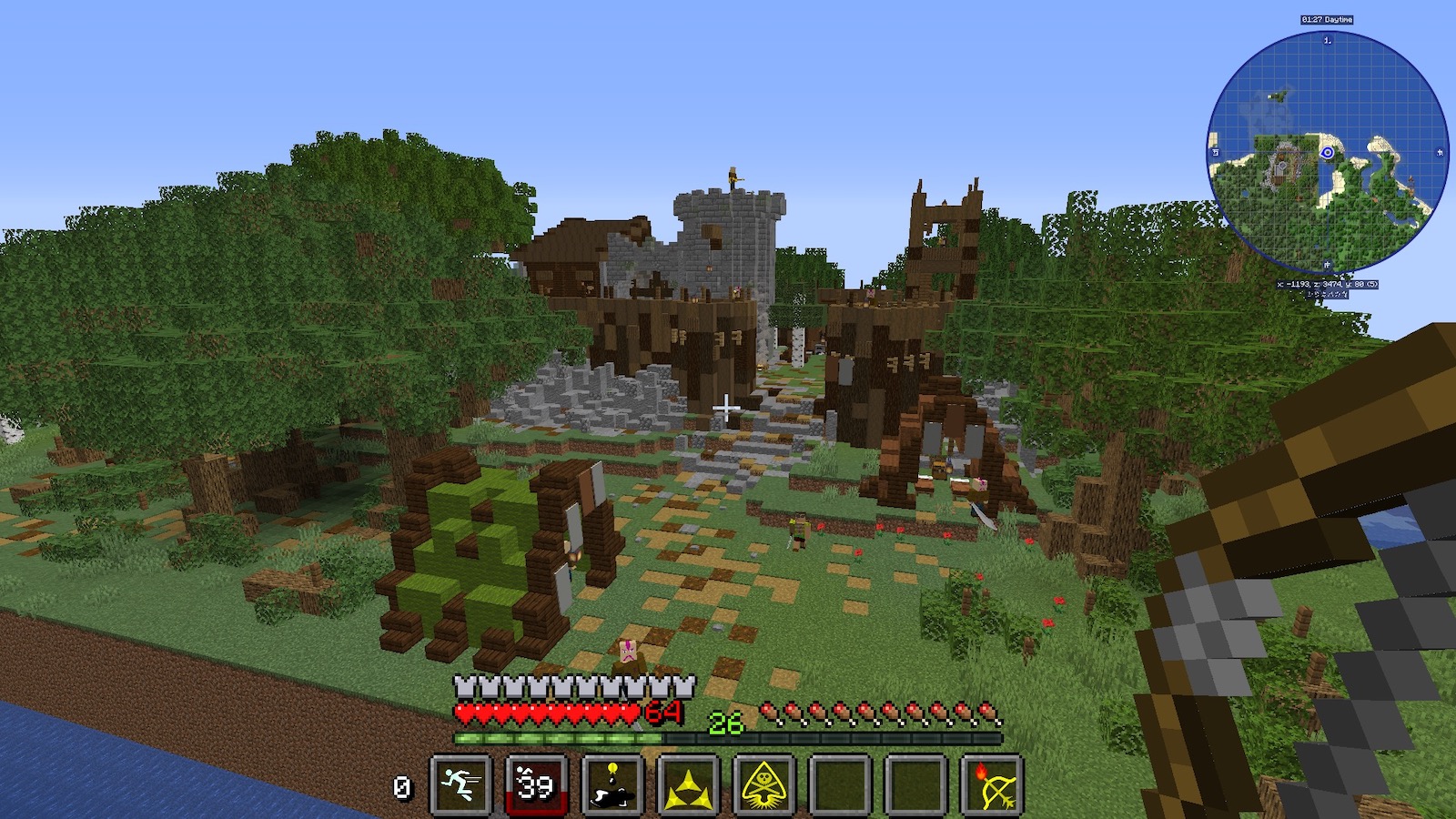Image resolution: width=1456 pixels, height=819 pixels.
Task: Select the sprinting runner ability slot
Action: (461, 784)
